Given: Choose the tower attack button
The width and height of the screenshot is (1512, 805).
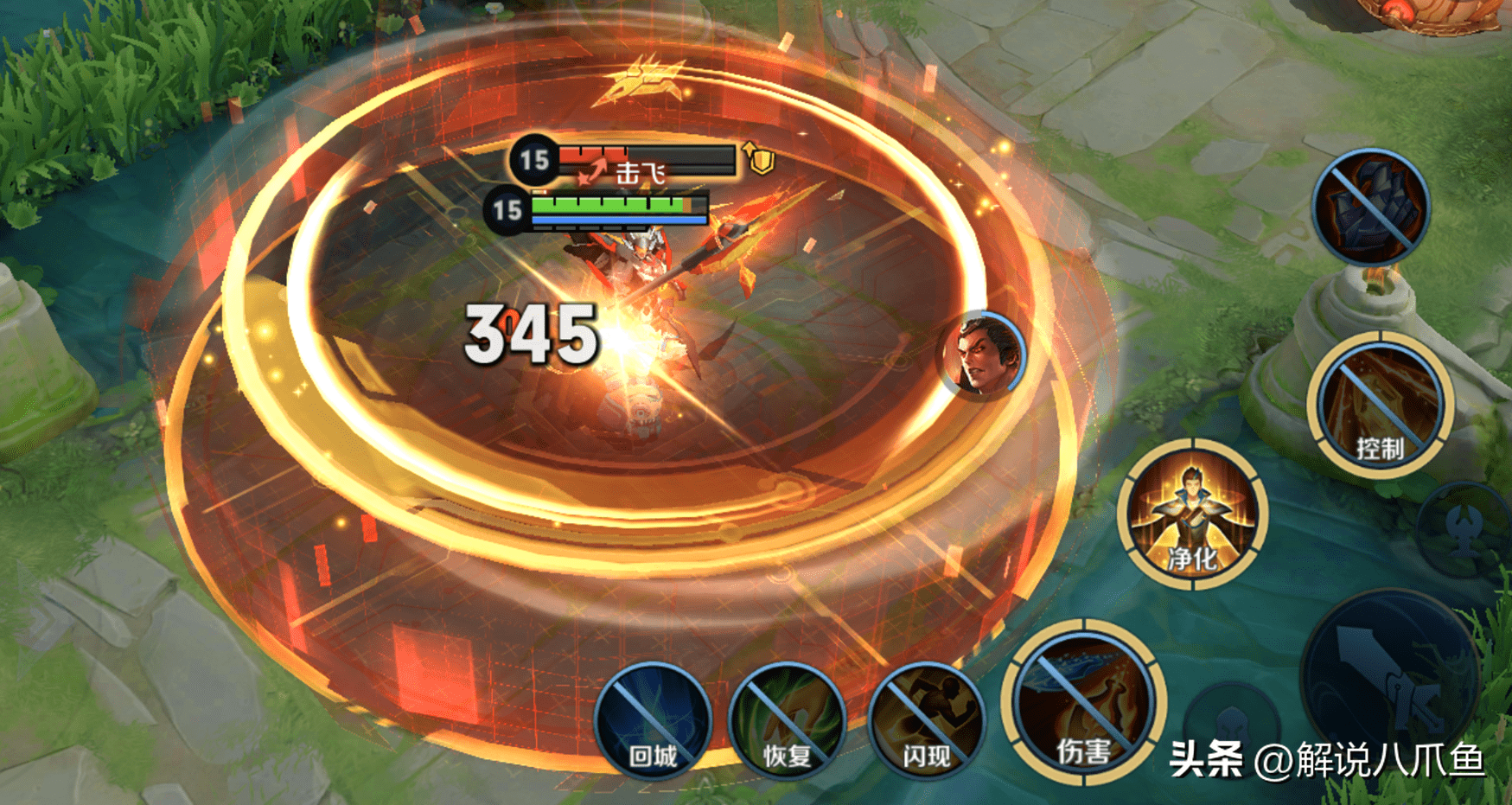Looking at the screenshot, I should (x=1465, y=527).
